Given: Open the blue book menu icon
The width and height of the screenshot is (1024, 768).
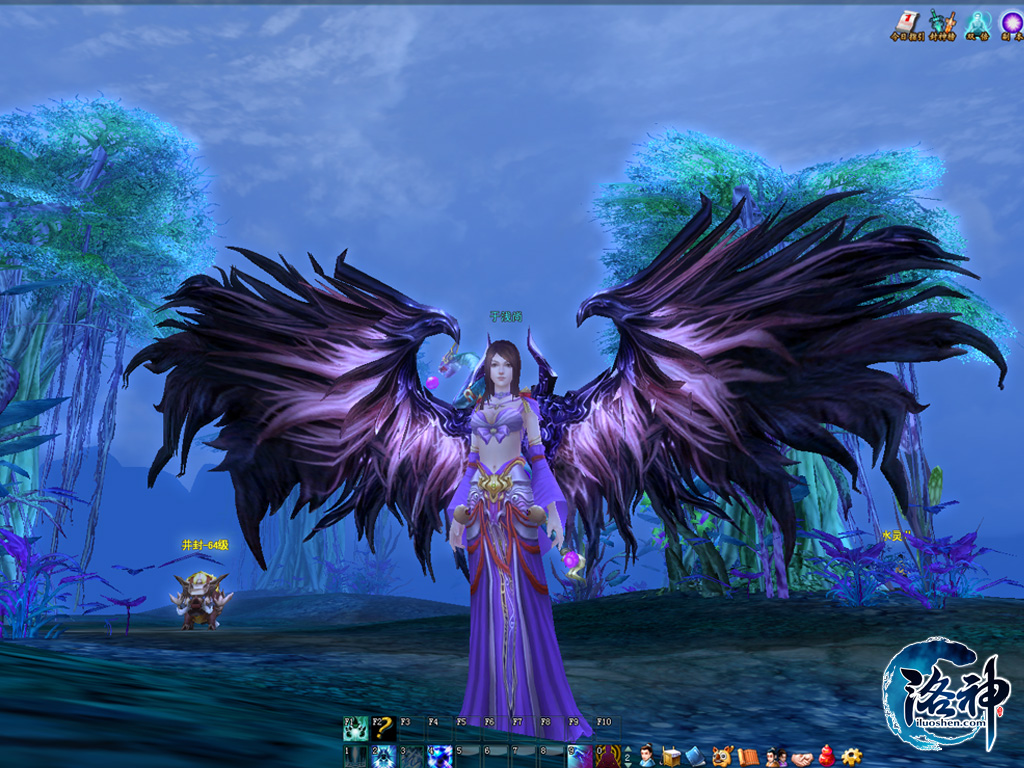Looking at the screenshot, I should point(696,757).
